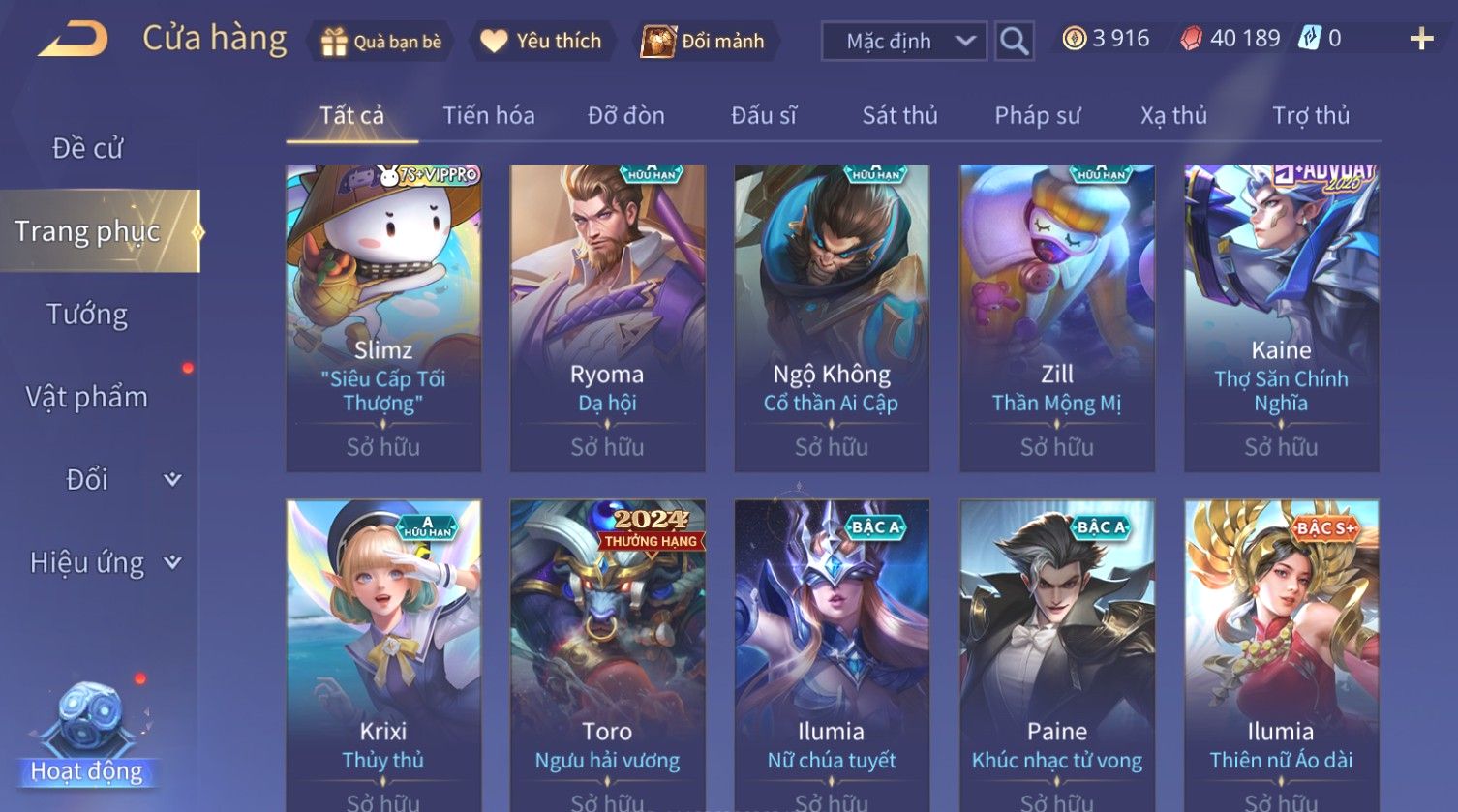This screenshot has width=1458, height=812.
Task: Click the magnifying glass search button
Action: pyautogui.click(x=1014, y=41)
